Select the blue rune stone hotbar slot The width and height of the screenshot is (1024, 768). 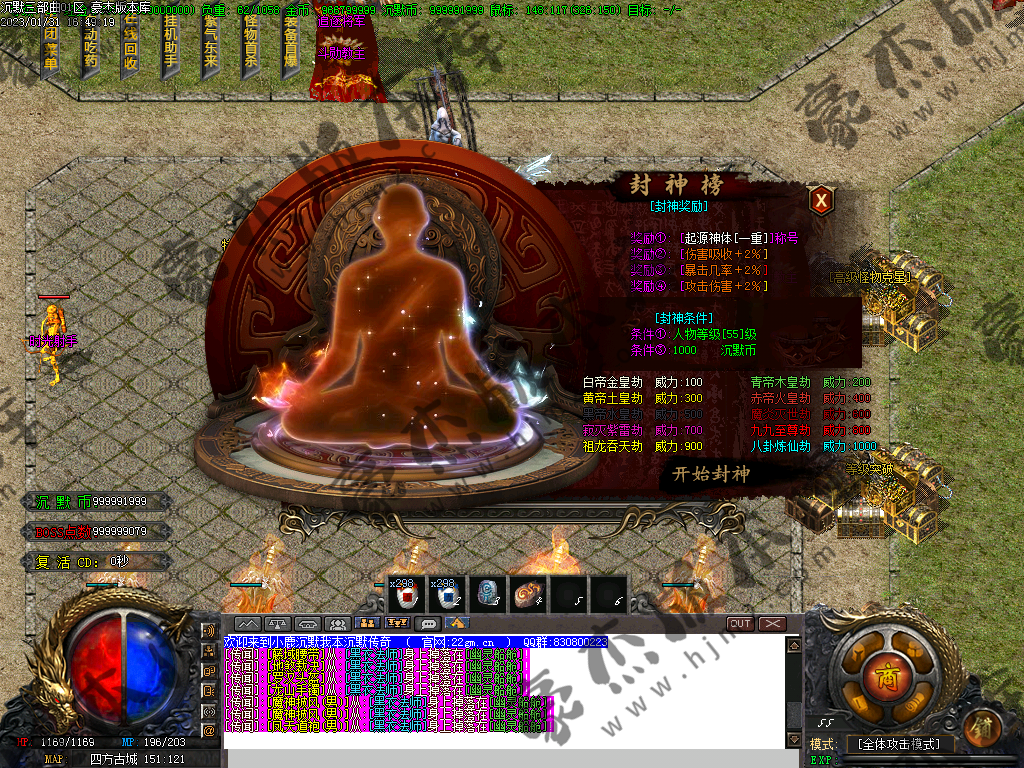point(487,595)
